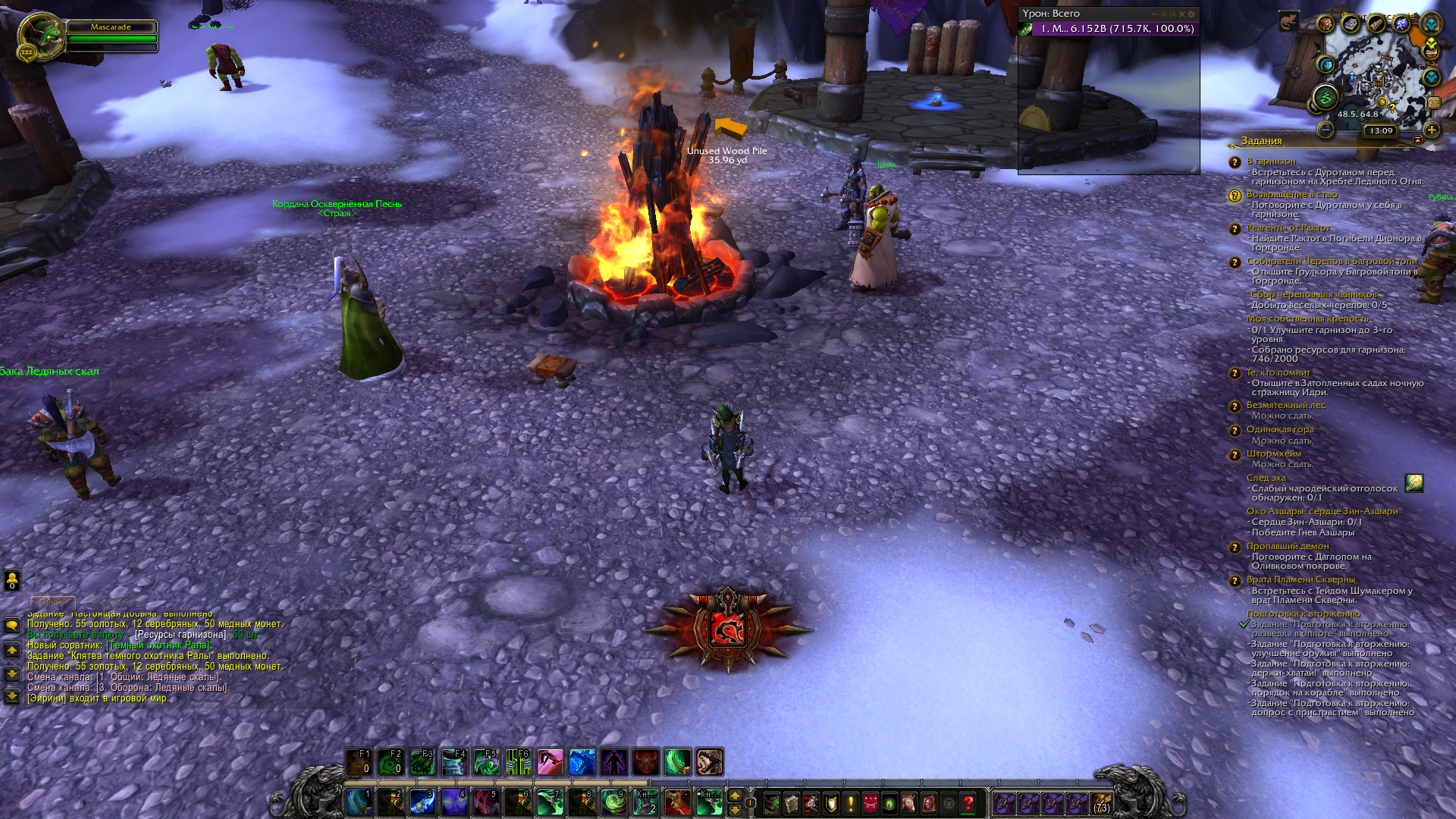The image size is (1456, 819).
Task: Use the 'След эха' quest item icon
Action: point(1414,483)
